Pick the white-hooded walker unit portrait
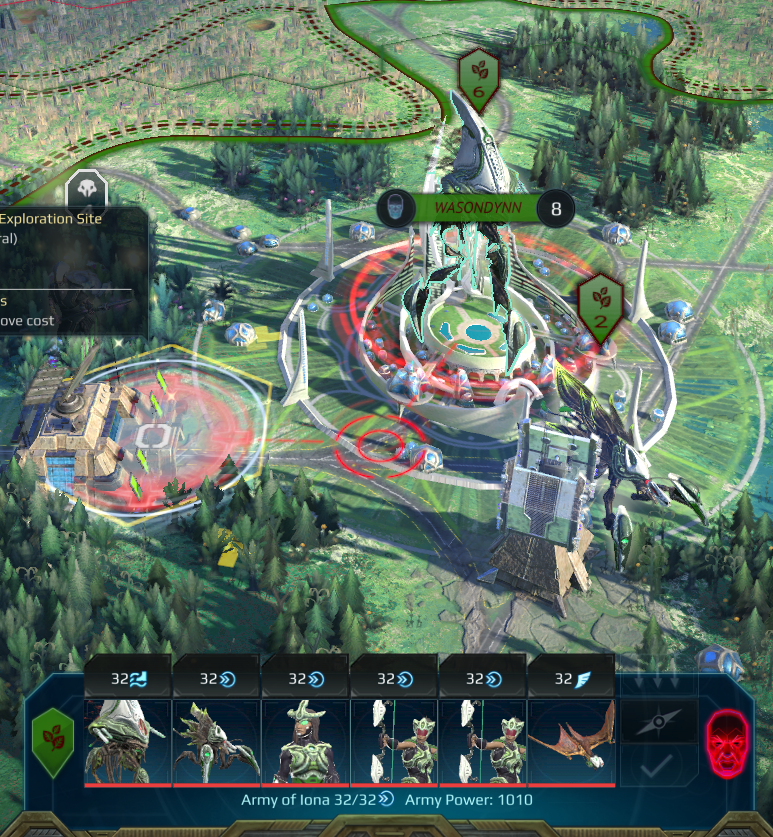This screenshot has width=773, height=837. pos(128,741)
